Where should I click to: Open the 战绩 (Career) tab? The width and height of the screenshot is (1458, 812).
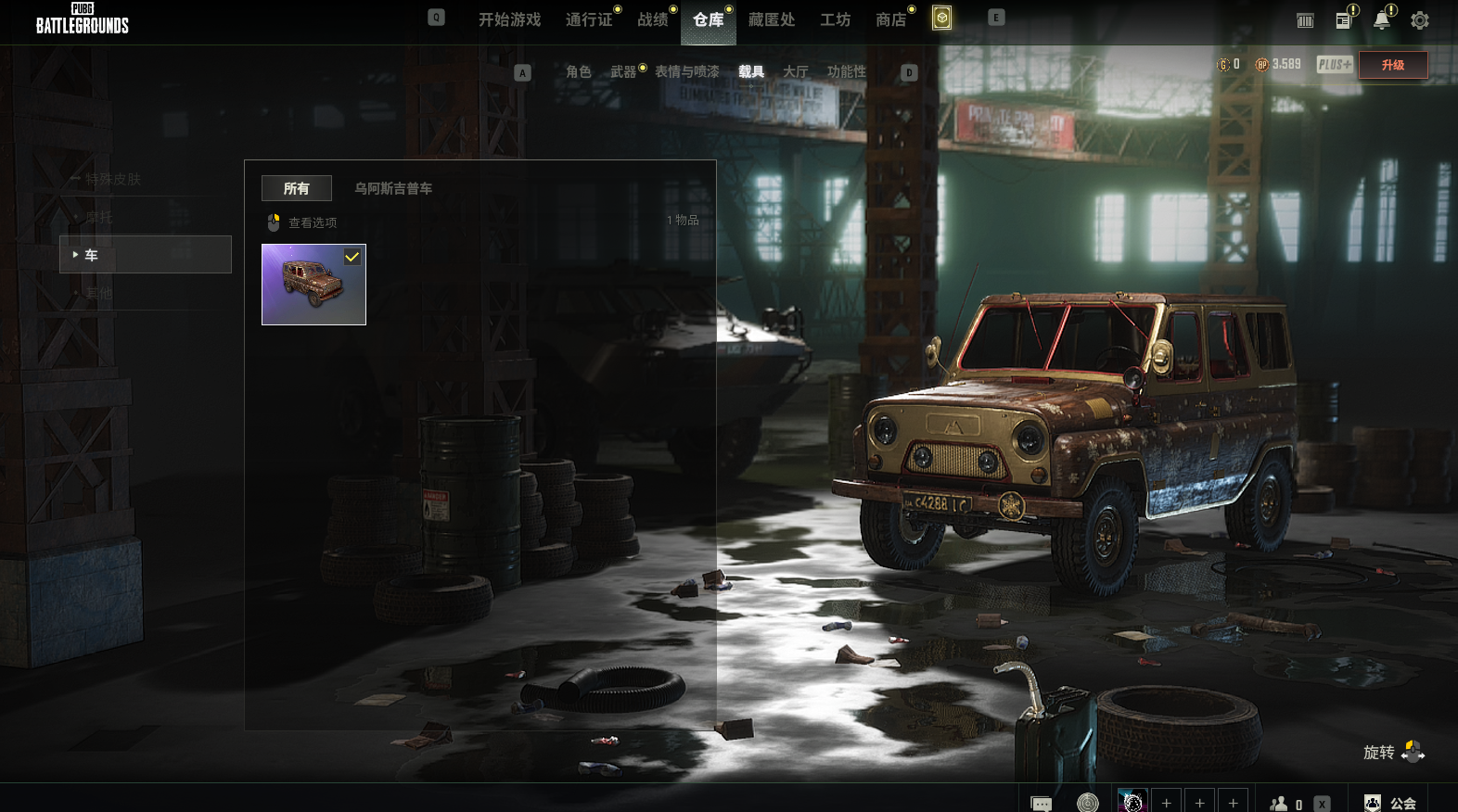[653, 19]
